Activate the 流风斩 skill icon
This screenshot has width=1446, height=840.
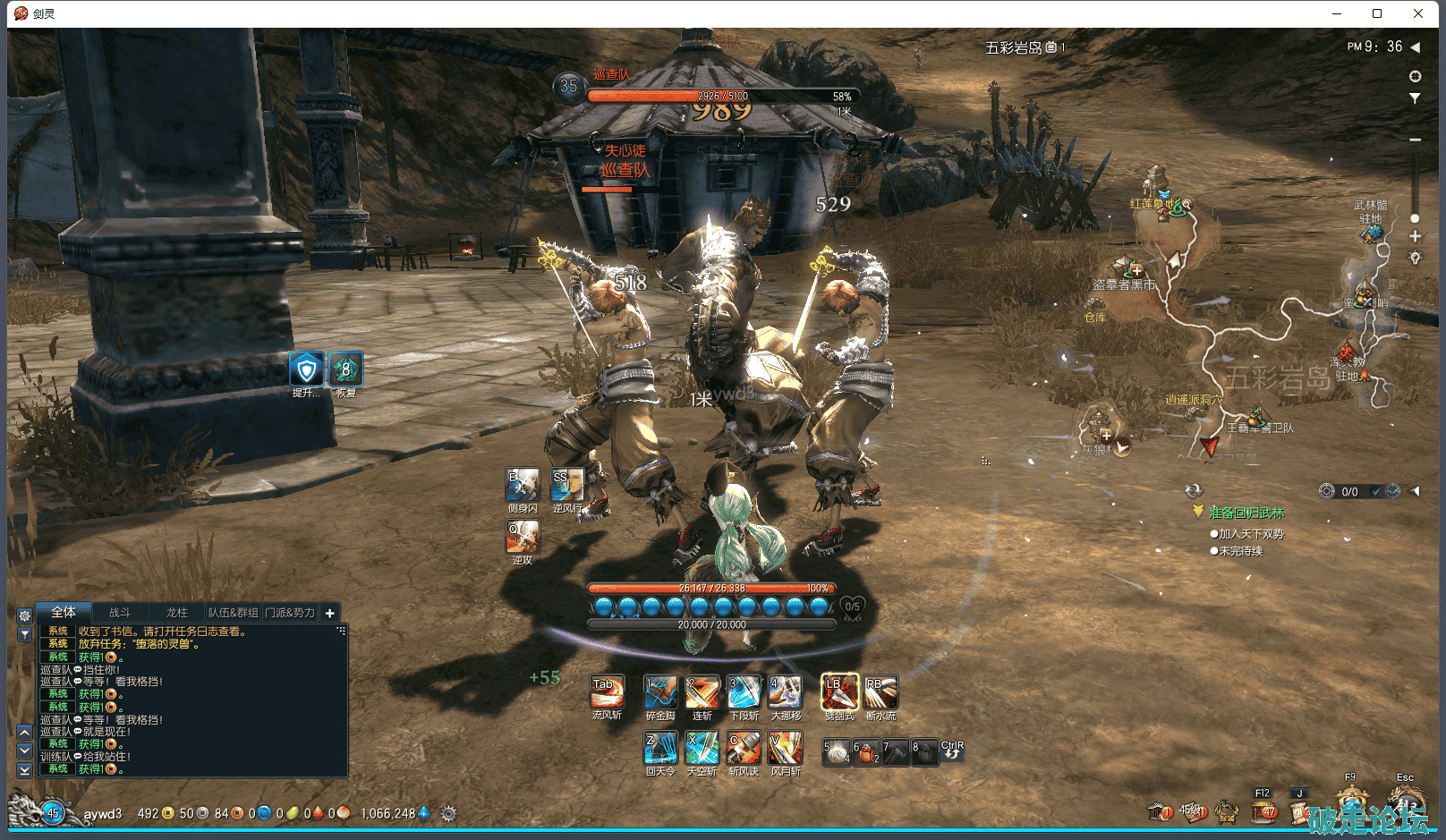coord(607,692)
